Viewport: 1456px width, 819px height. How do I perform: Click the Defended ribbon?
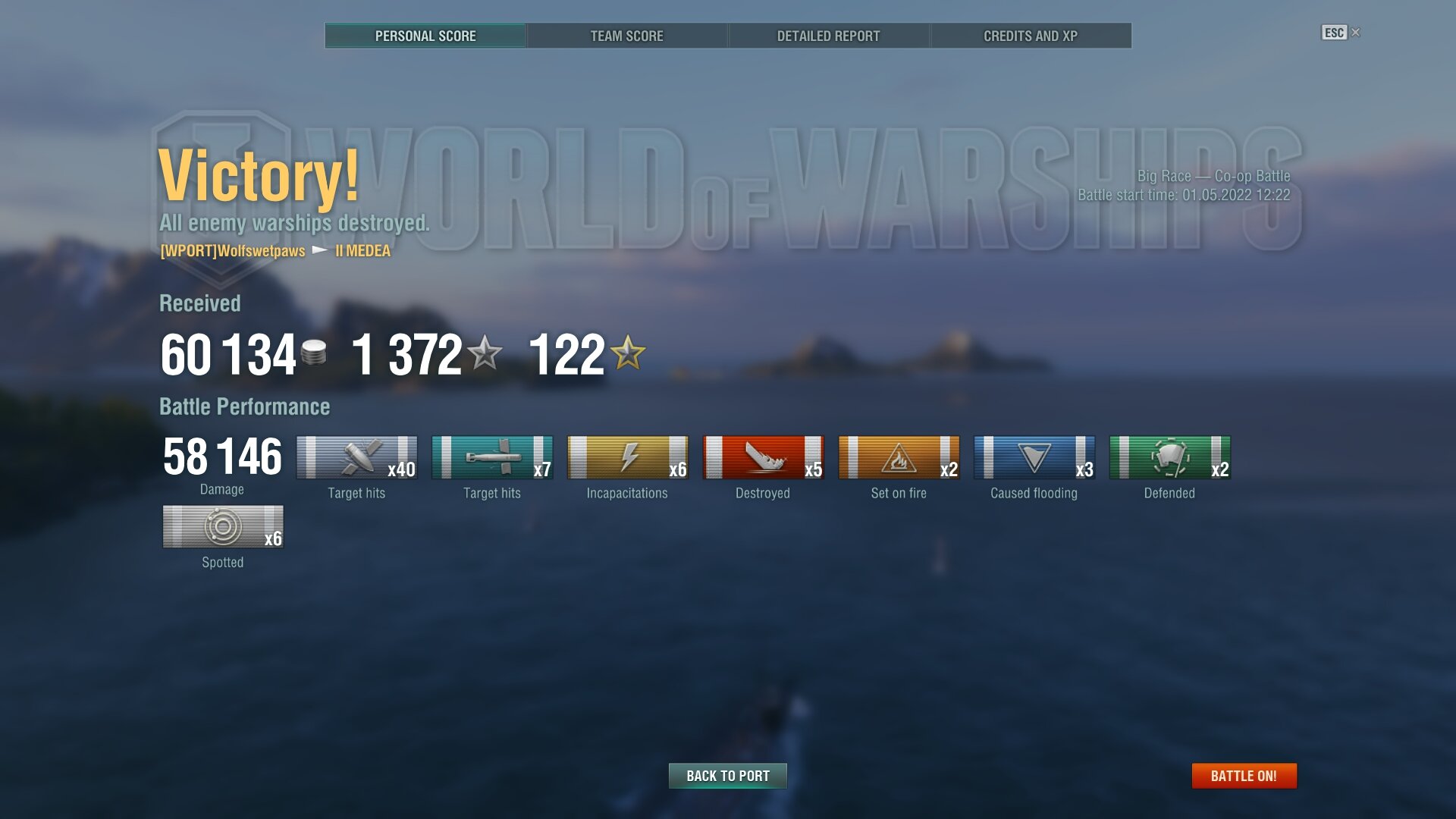click(x=1169, y=457)
